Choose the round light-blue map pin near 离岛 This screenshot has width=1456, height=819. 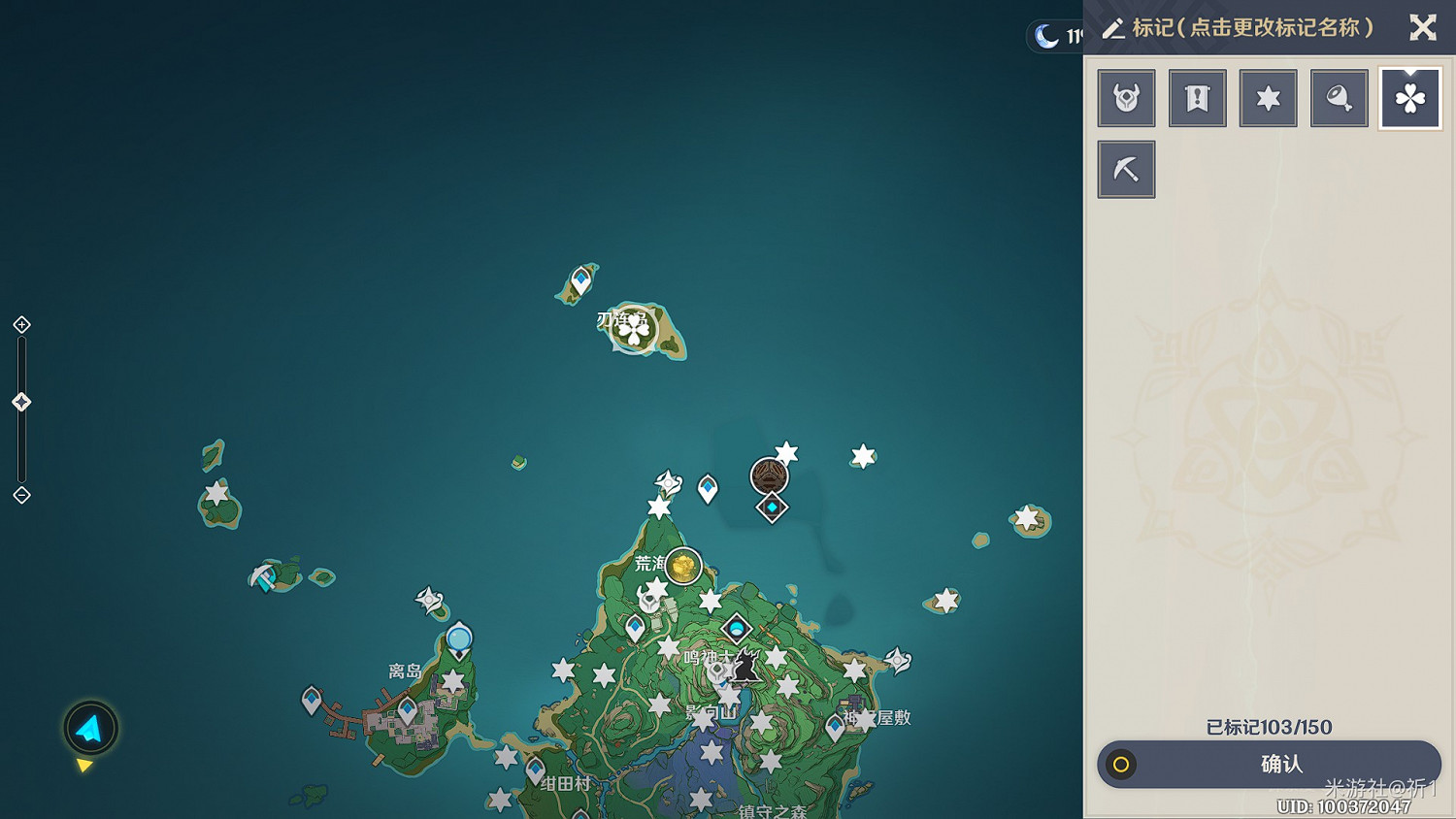point(459,639)
